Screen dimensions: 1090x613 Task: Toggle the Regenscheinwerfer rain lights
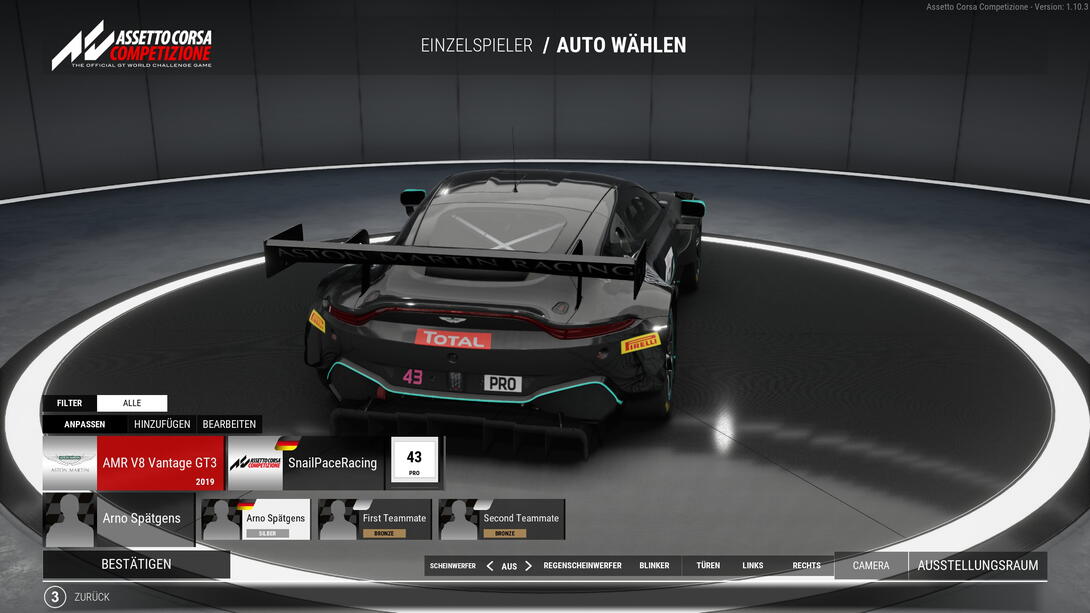coord(582,566)
